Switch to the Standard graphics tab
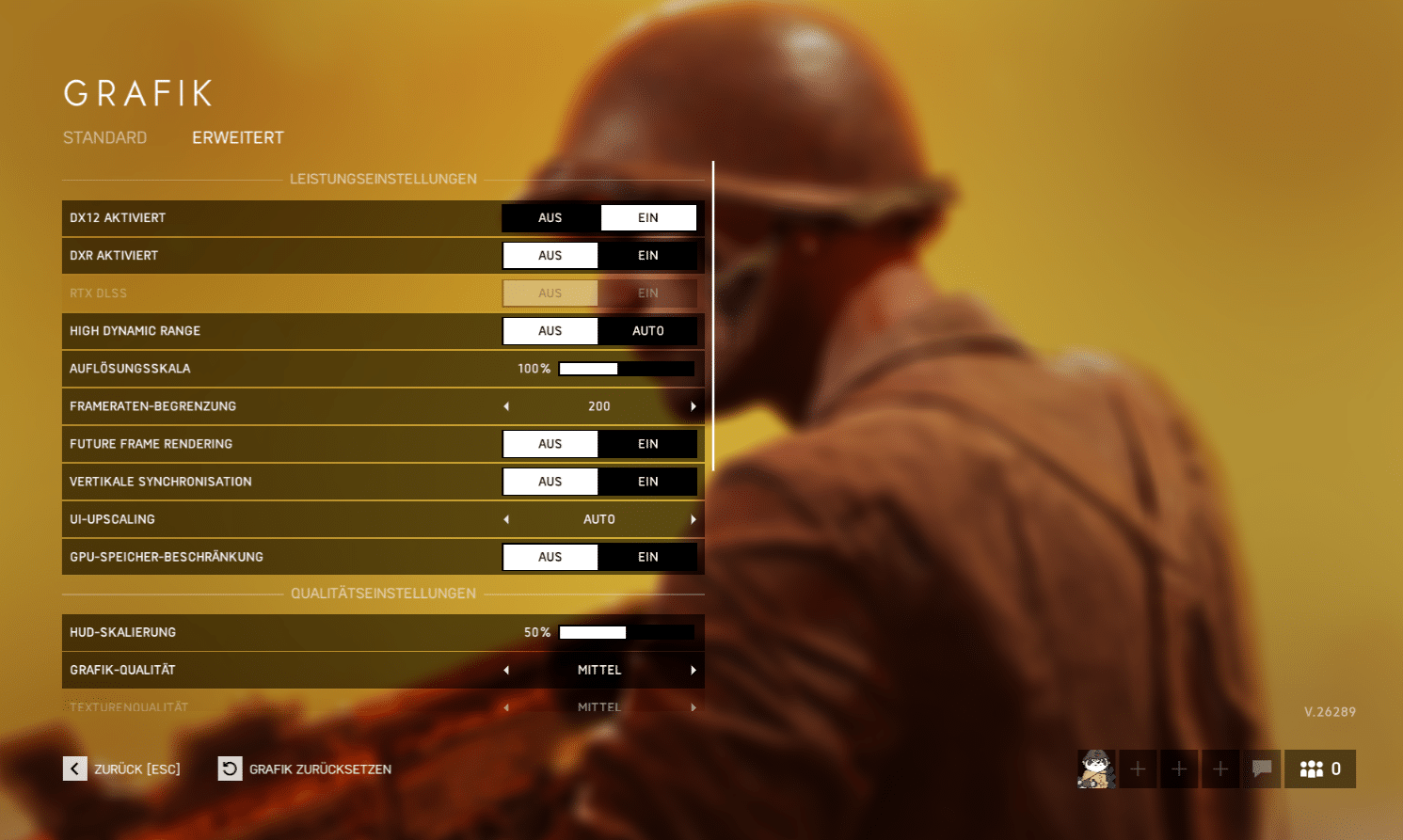Screen dimensions: 1403x840 click(104, 138)
